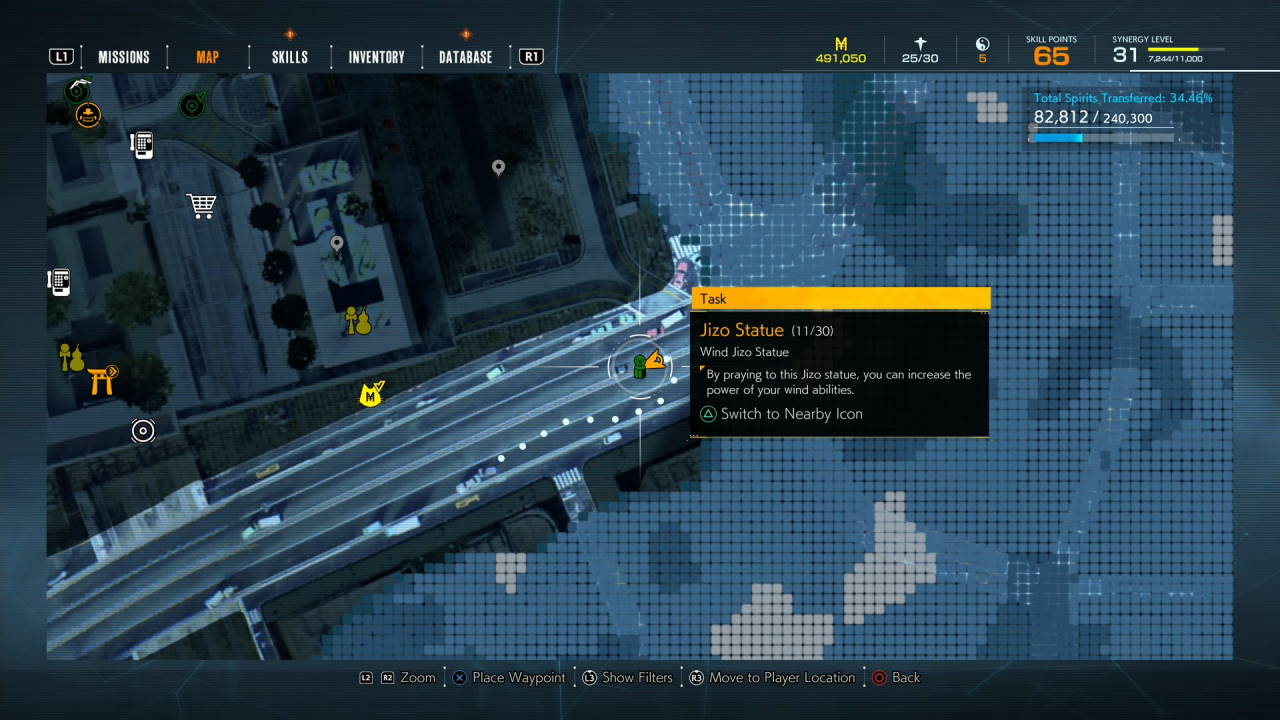Open the Database tab
Image resolution: width=1280 pixels, height=720 pixels.
tap(465, 57)
